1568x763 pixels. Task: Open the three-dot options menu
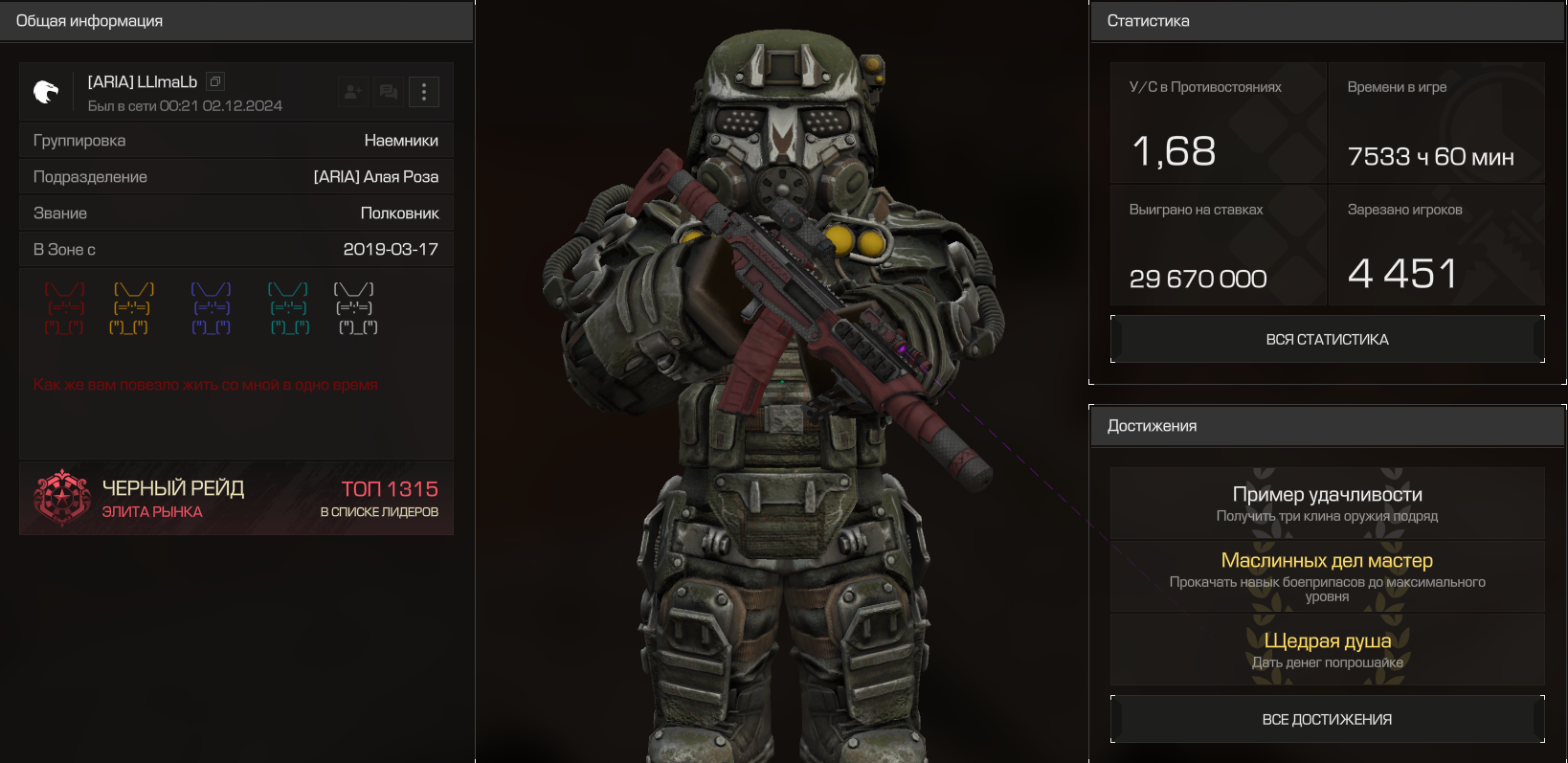(x=424, y=92)
